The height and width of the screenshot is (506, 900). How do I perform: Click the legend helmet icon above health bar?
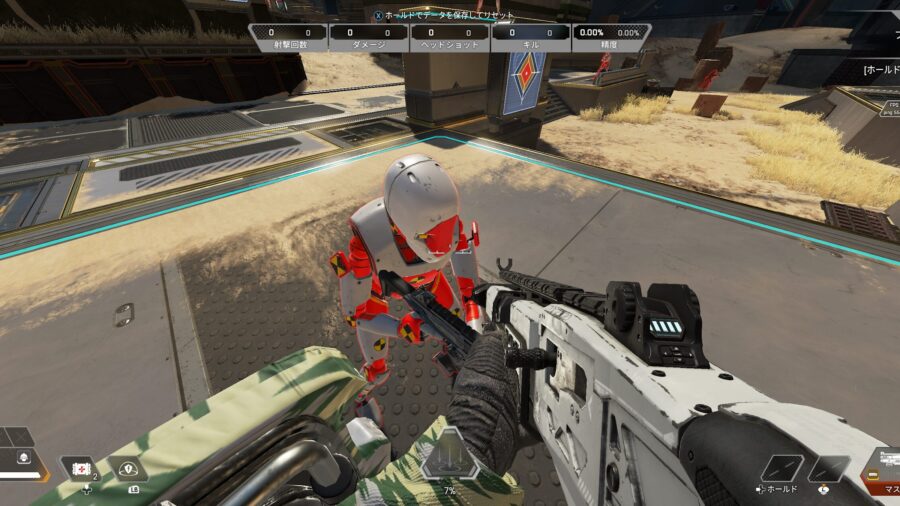tap(23, 458)
